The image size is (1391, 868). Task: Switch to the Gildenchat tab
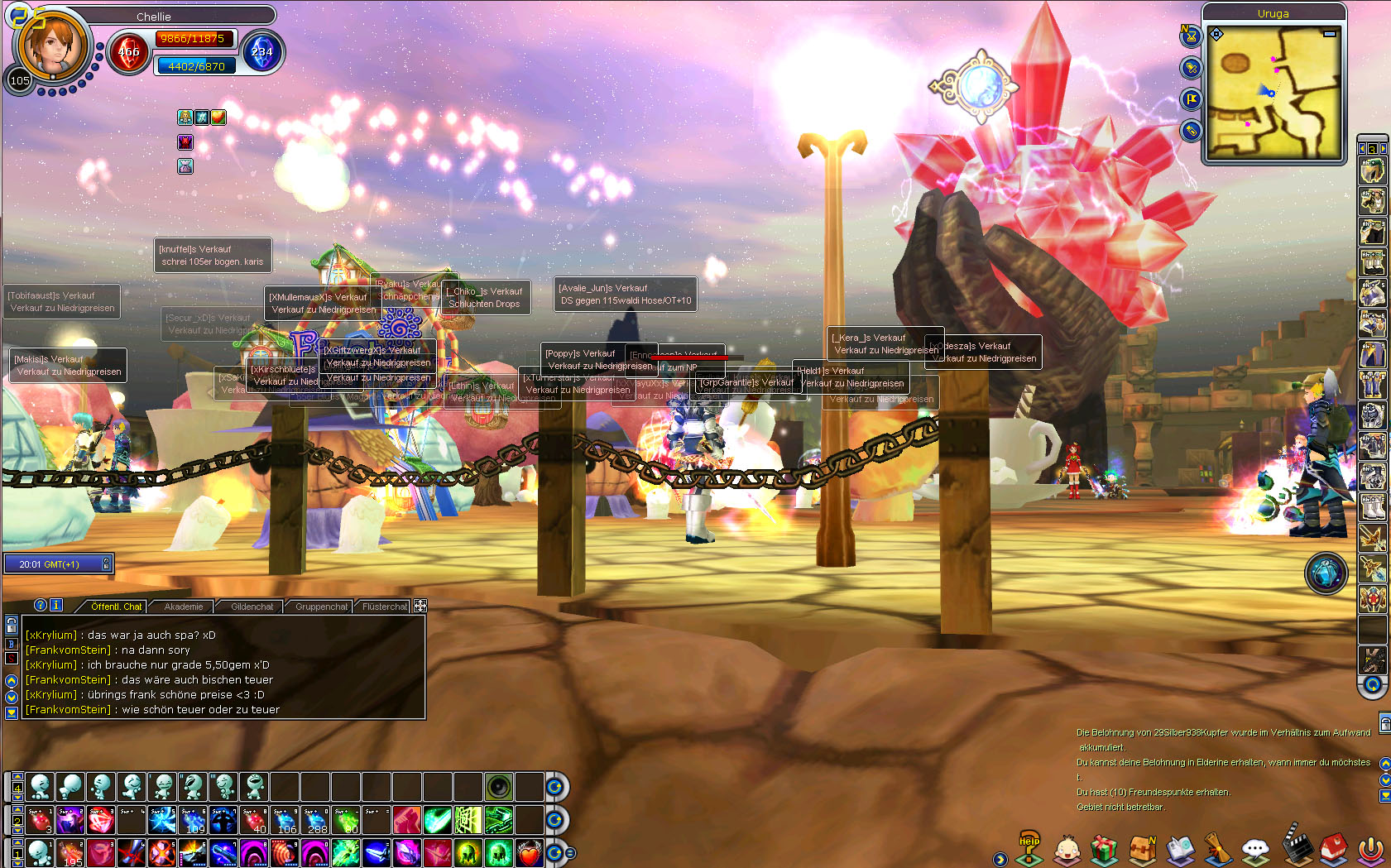point(252,607)
